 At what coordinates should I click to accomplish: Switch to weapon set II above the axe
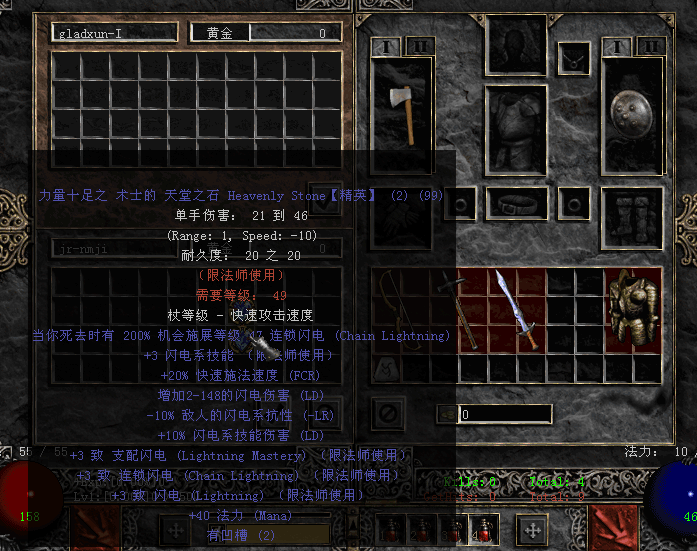(x=420, y=47)
